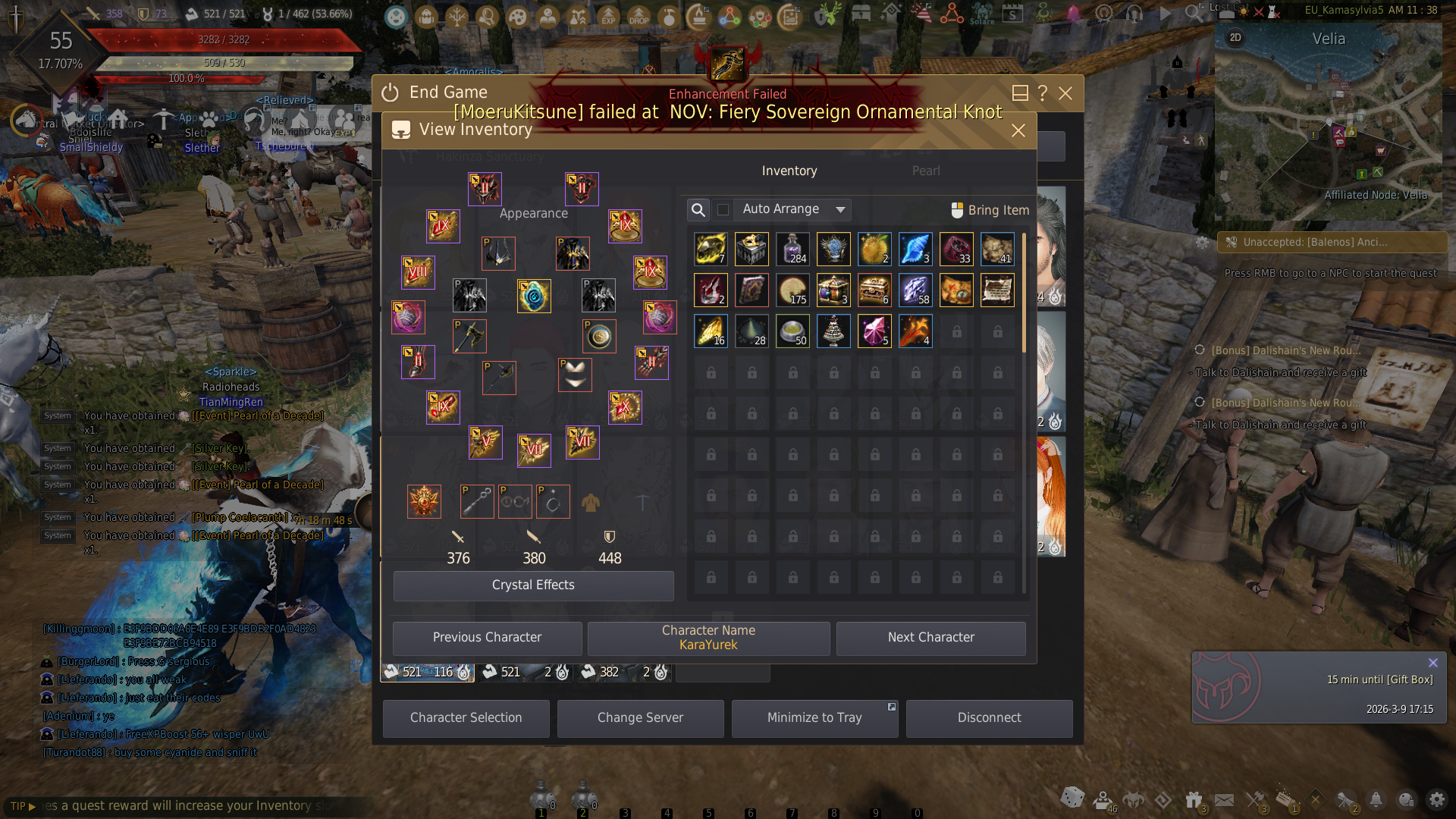Dismiss the Gift Box timer notification
Image resolution: width=1456 pixels, height=819 pixels.
point(1432,663)
